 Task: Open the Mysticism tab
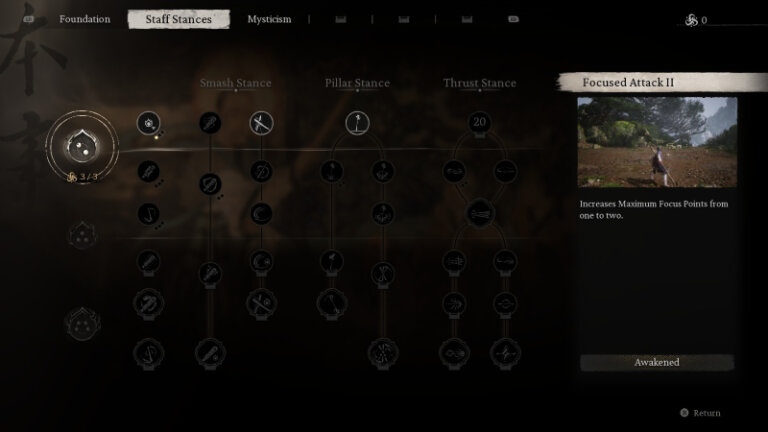click(269, 19)
